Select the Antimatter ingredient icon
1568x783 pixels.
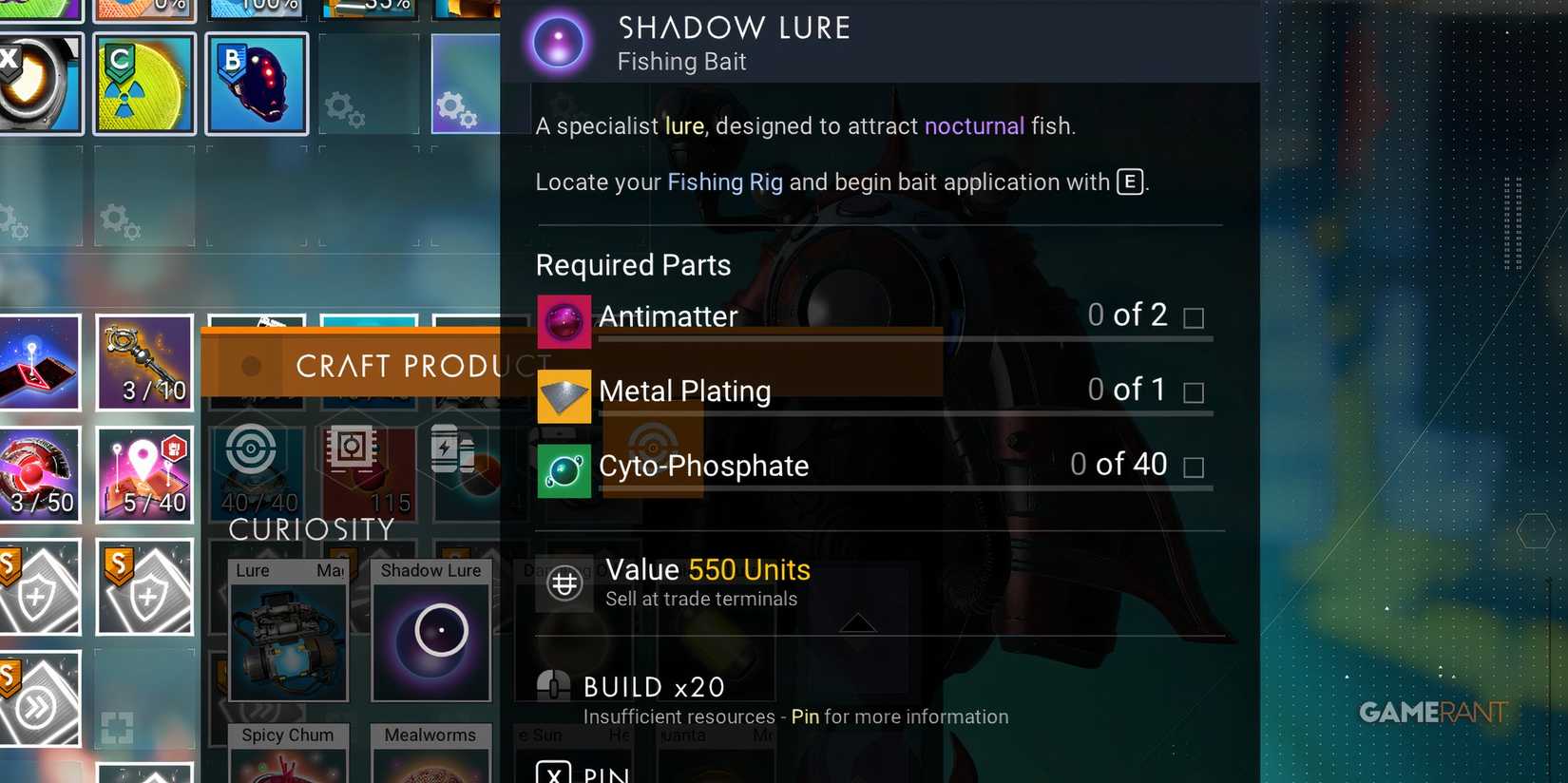point(564,322)
